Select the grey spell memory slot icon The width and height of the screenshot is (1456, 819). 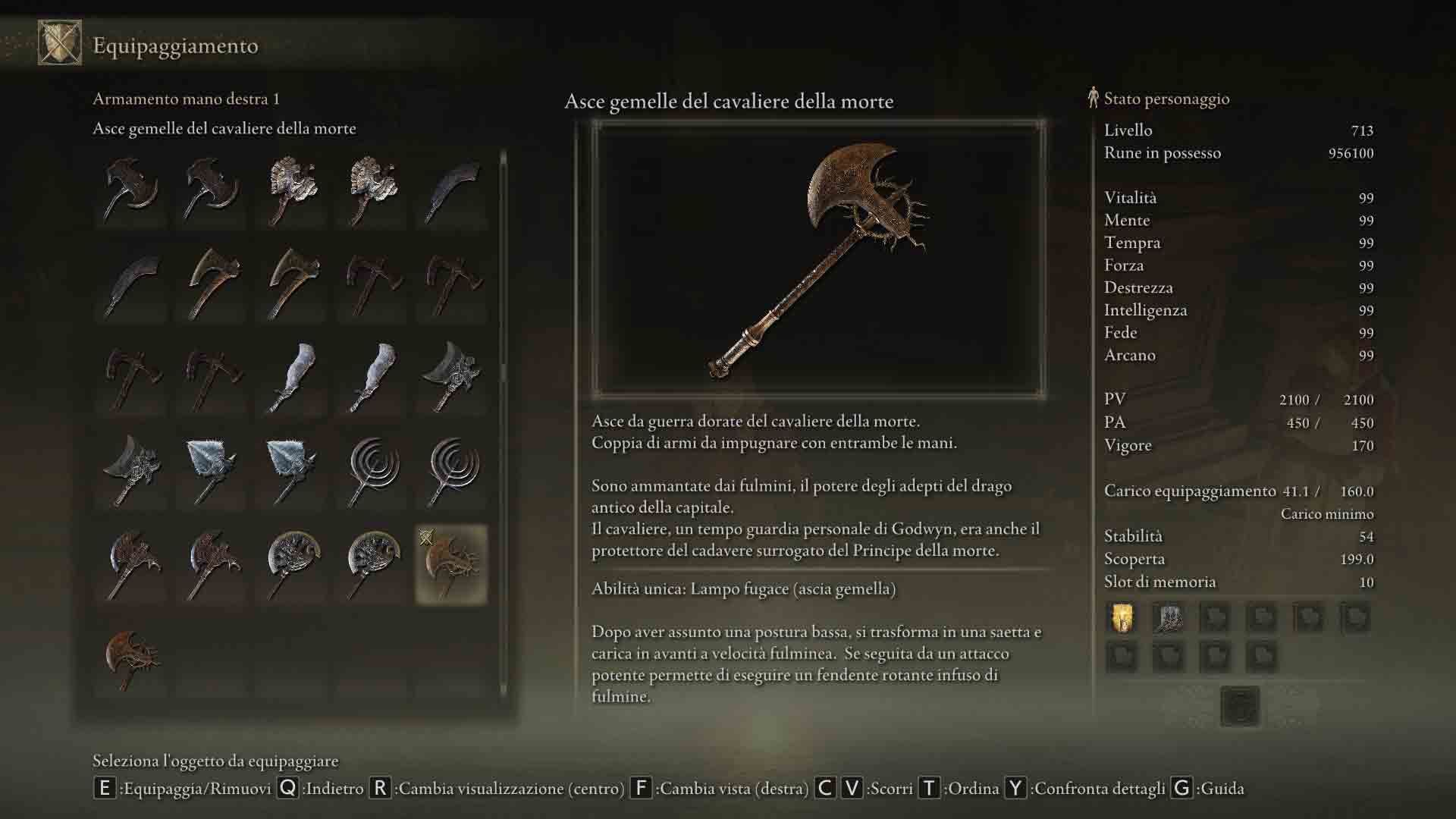(x=1168, y=618)
